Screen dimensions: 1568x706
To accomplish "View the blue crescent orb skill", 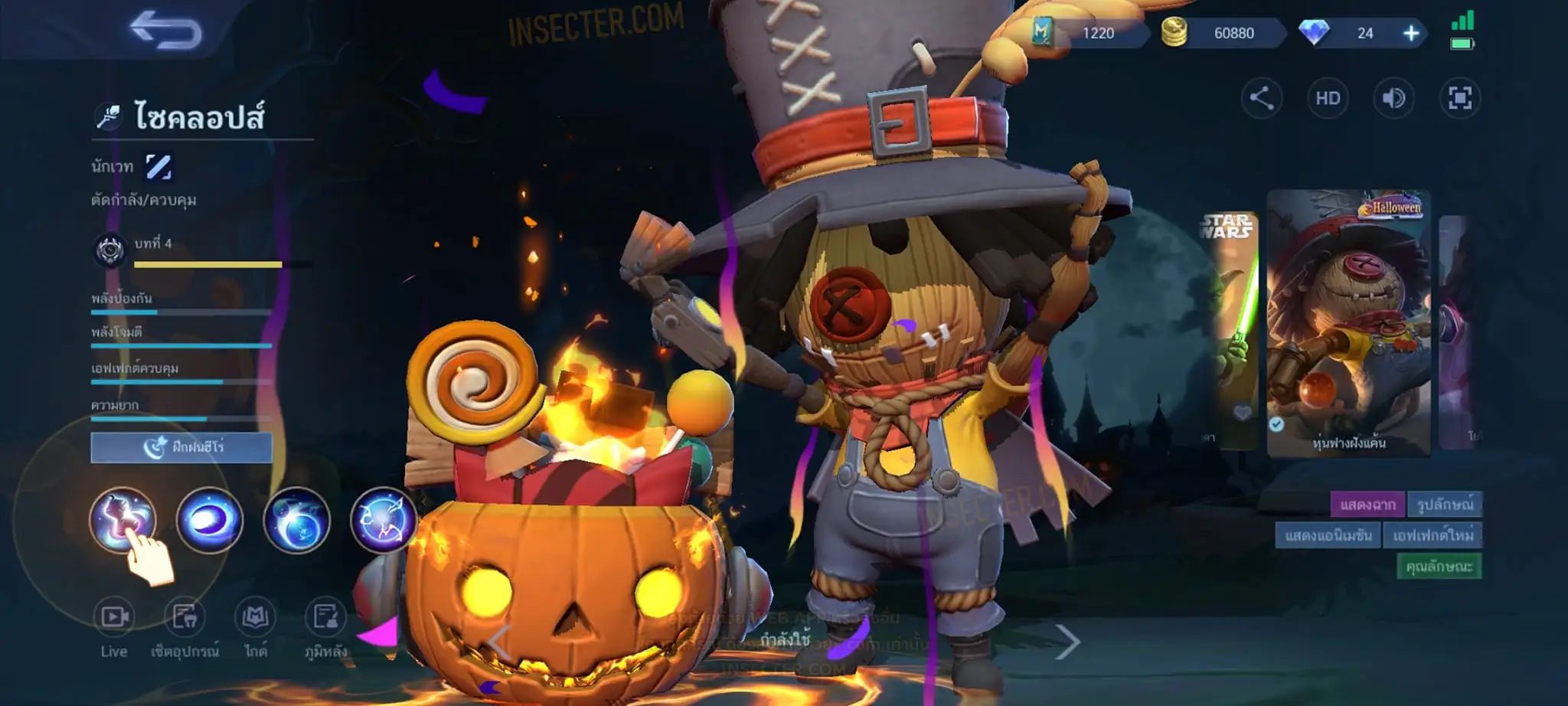I will (x=209, y=521).
